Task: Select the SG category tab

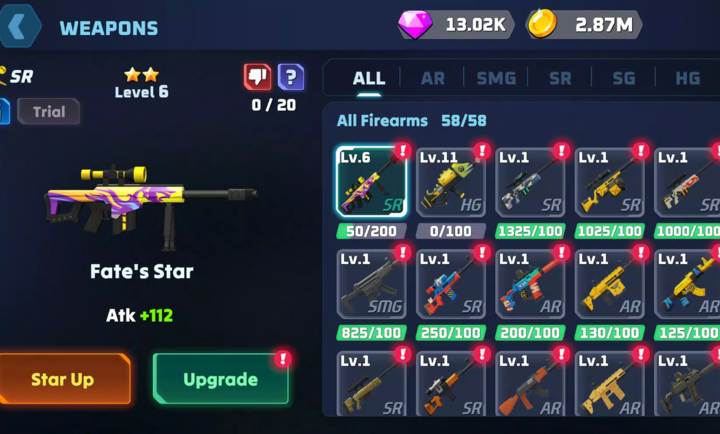Action: pyautogui.click(x=623, y=78)
